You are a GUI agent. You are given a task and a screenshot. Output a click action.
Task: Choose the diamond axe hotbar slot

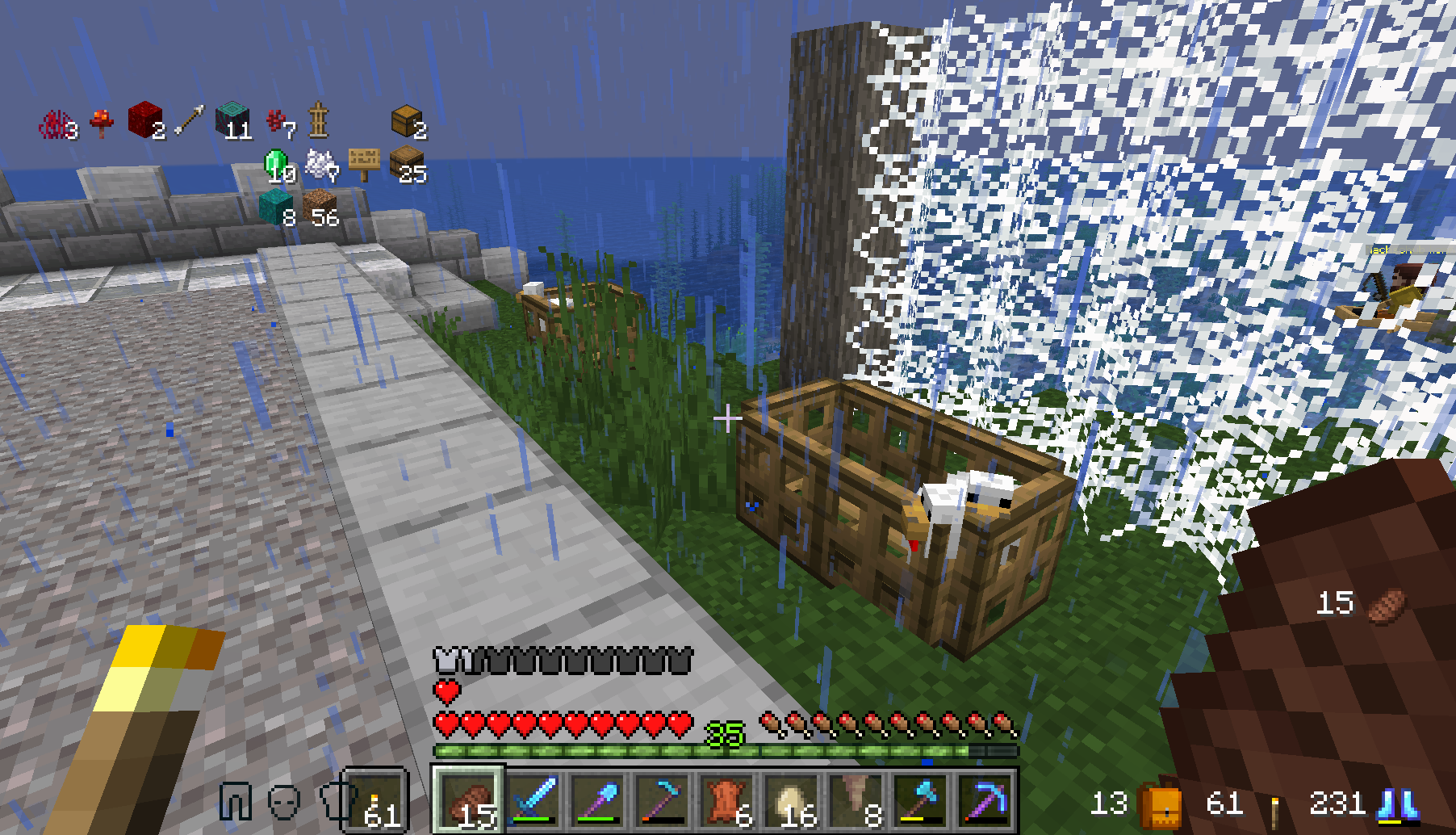[921, 801]
